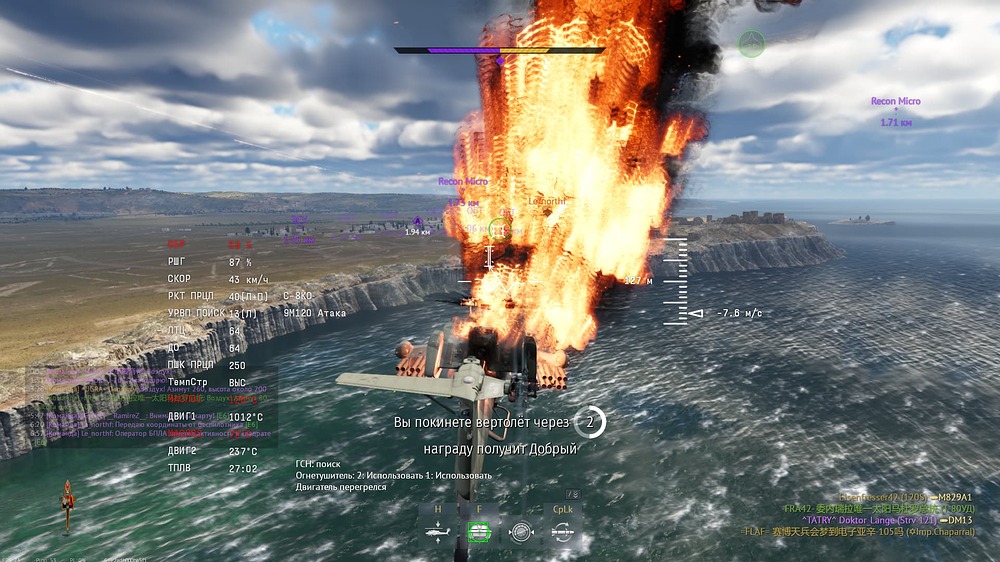Click the helicopter damage indicator silhouette
Screen dimensions: 1000x562
67,501
